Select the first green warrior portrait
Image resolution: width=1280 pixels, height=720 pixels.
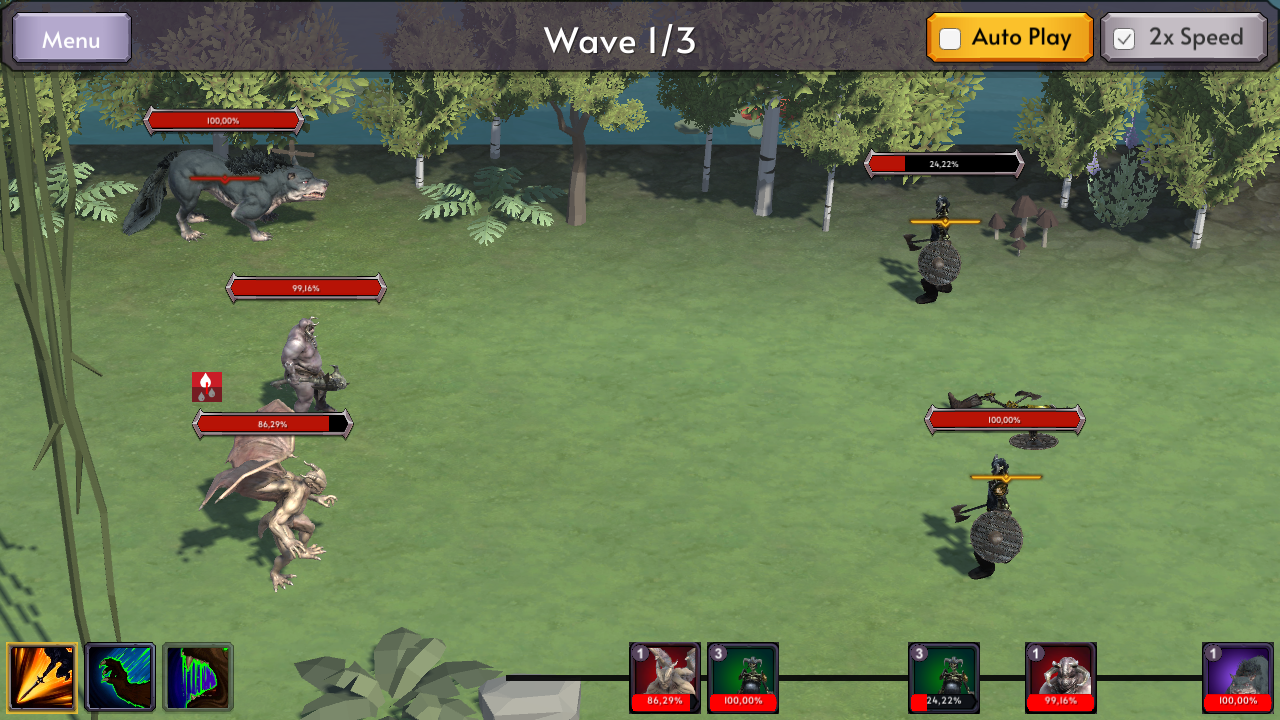click(743, 677)
